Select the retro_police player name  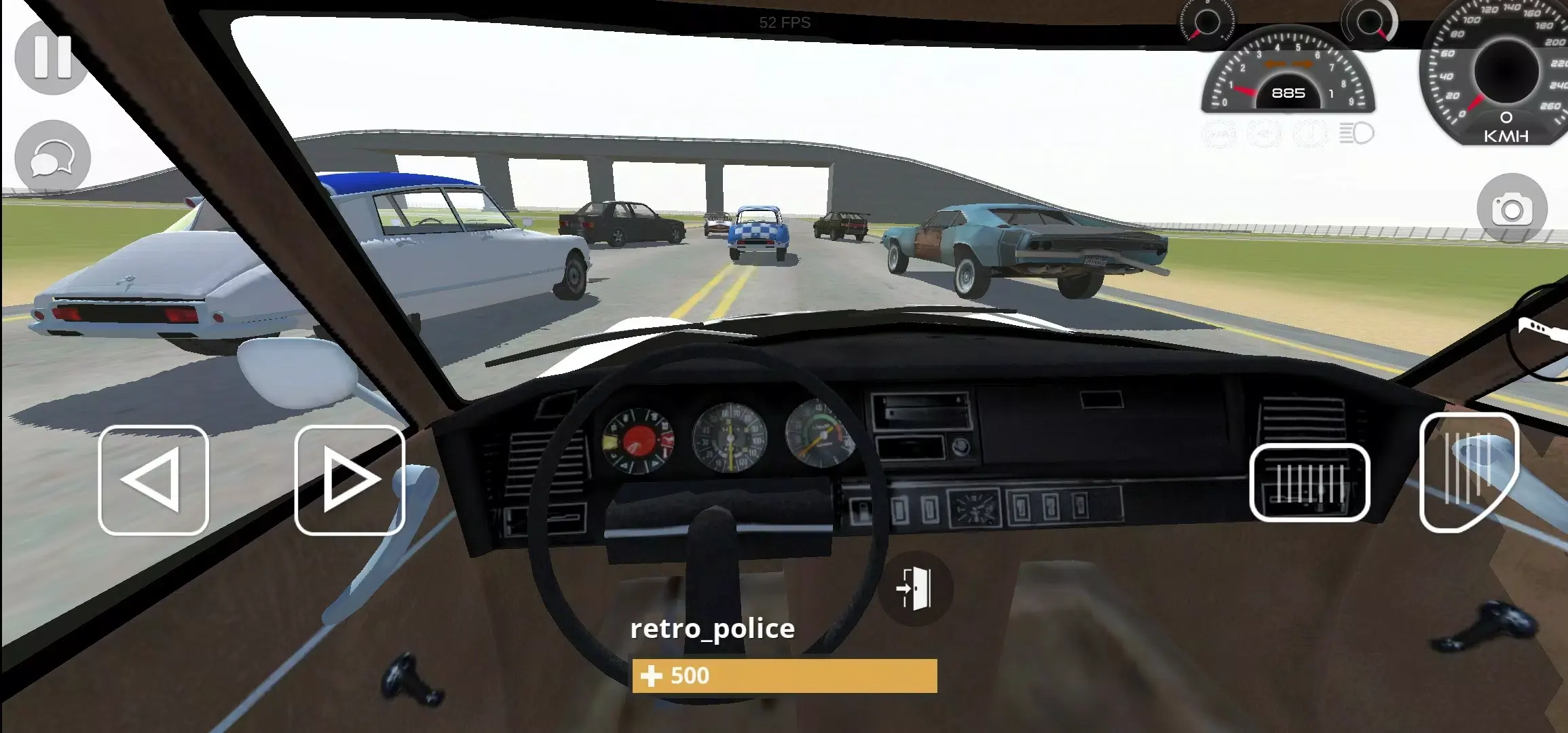click(x=711, y=630)
